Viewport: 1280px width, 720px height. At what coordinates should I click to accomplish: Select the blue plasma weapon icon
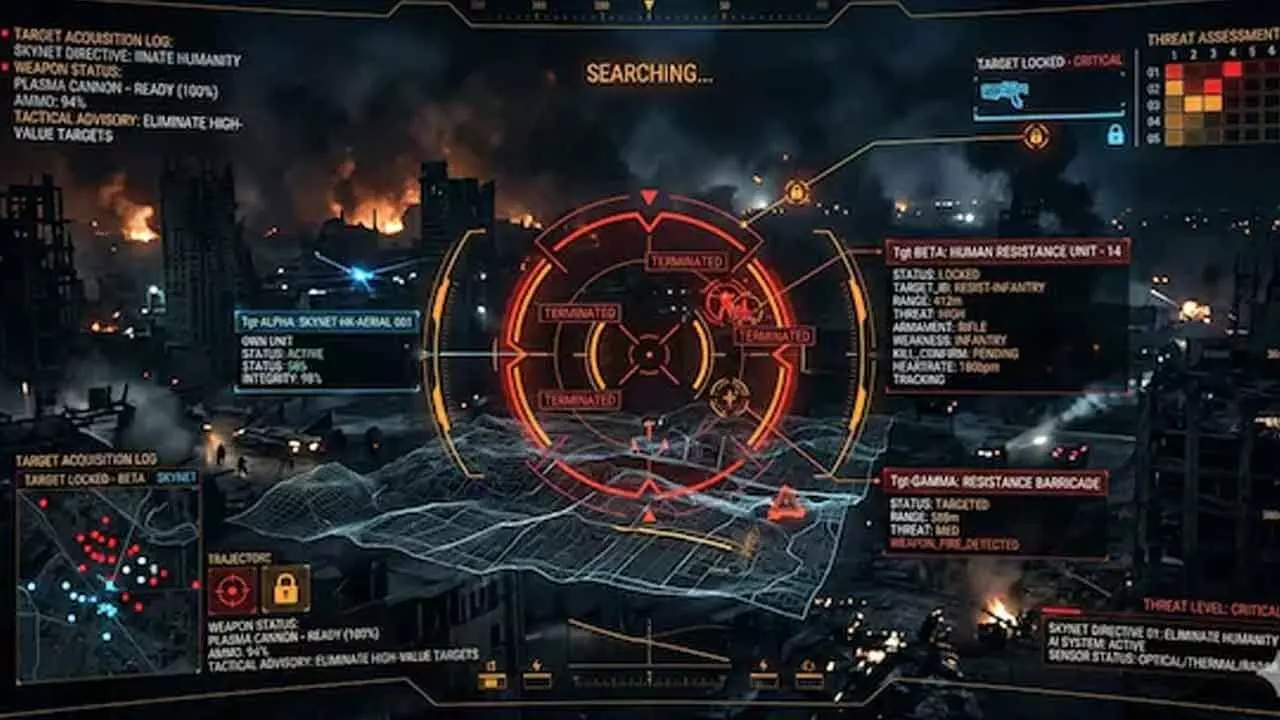(1004, 93)
